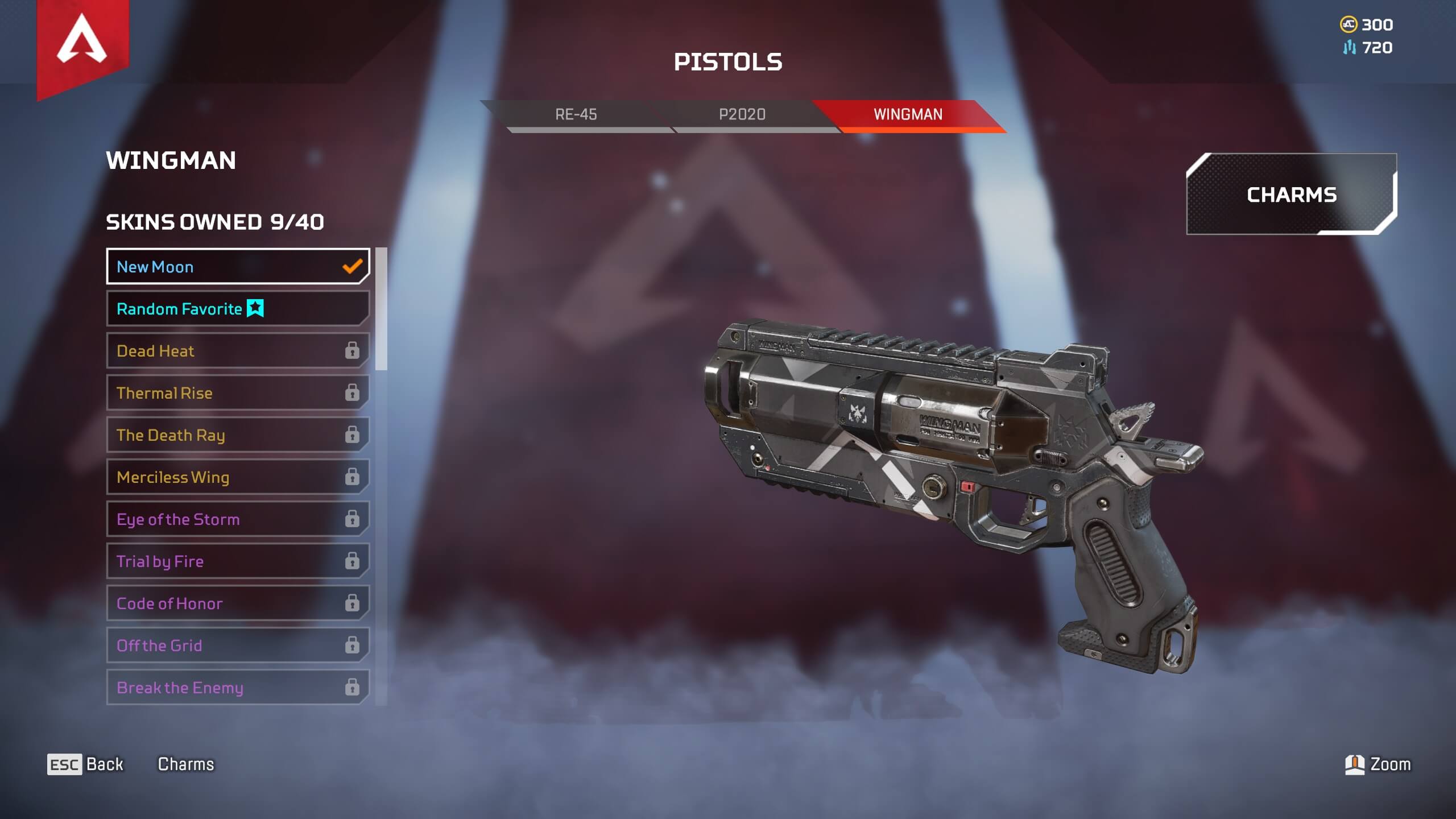Click the Charms shortcut in the footer
The image size is (1456, 819).
click(x=186, y=764)
